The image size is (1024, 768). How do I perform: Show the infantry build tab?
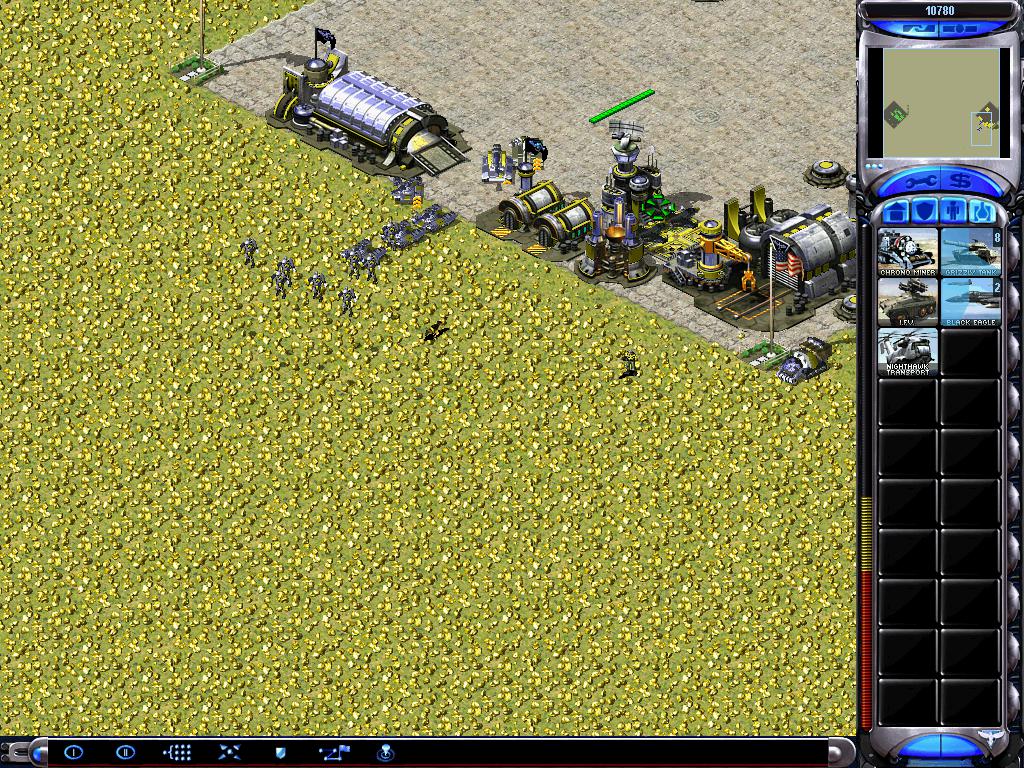click(951, 212)
